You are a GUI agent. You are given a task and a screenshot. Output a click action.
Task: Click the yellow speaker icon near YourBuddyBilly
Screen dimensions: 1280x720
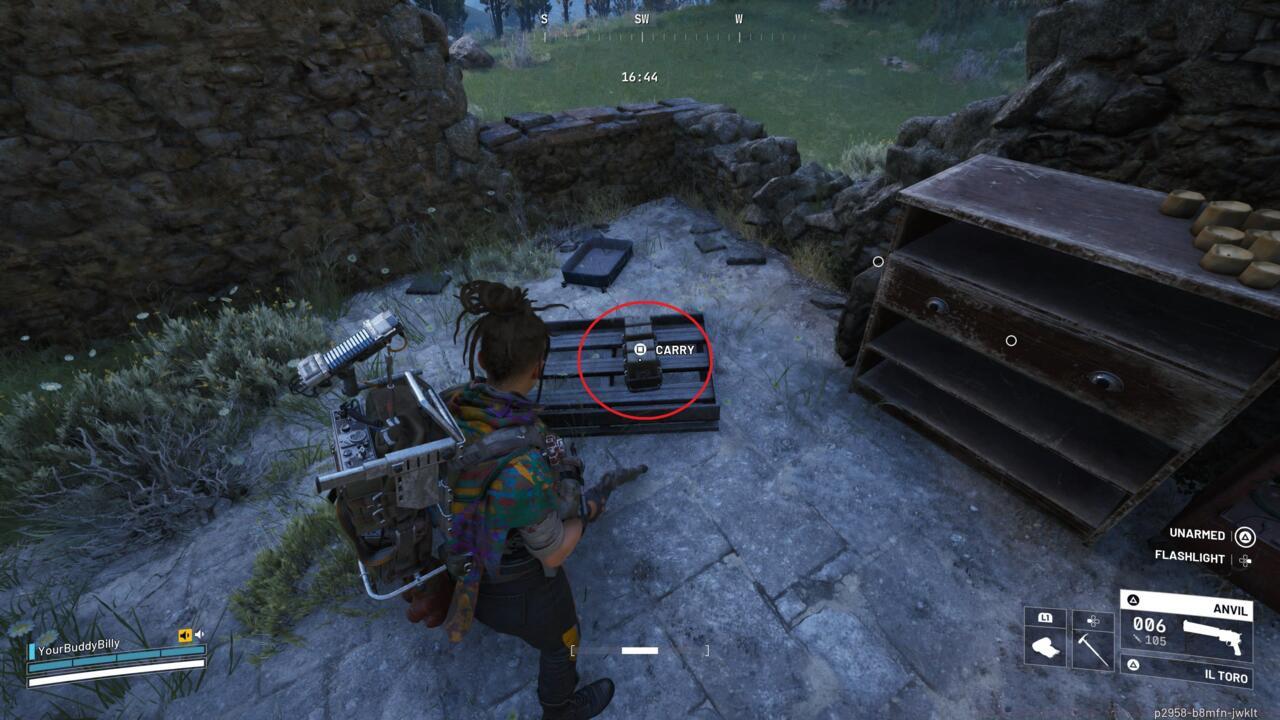coord(185,635)
